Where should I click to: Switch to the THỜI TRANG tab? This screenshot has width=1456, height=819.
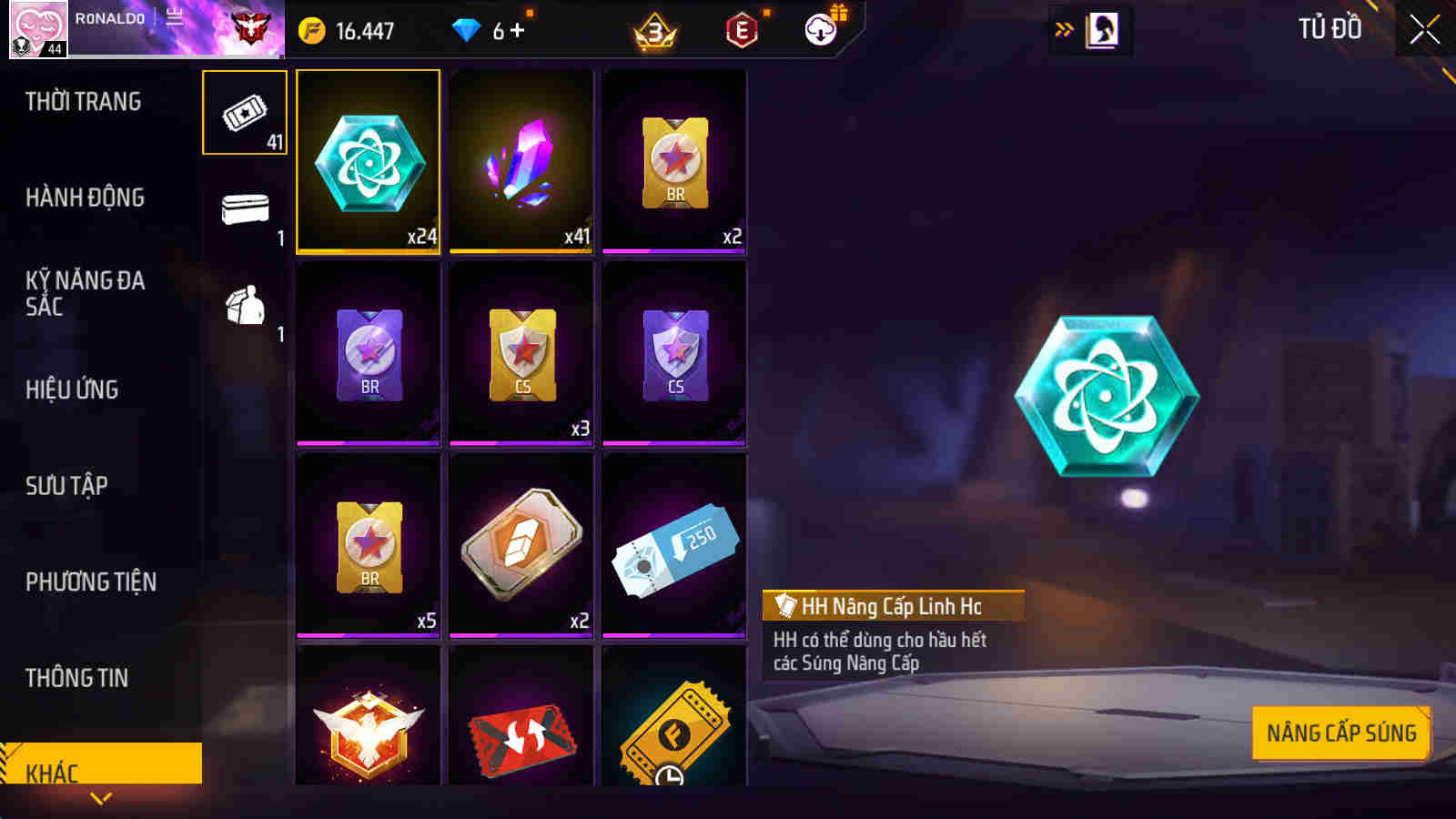pyautogui.click(x=82, y=102)
